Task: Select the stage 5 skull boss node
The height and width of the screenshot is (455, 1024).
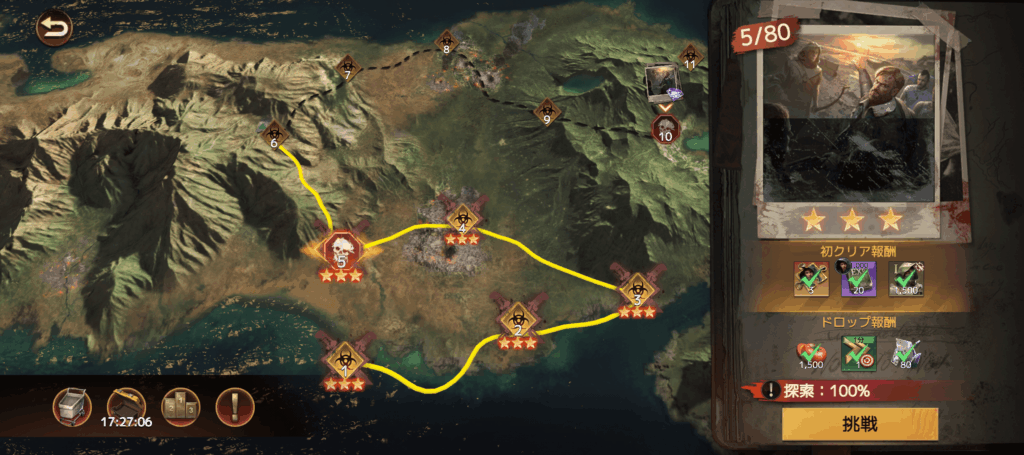Action: pyautogui.click(x=341, y=250)
